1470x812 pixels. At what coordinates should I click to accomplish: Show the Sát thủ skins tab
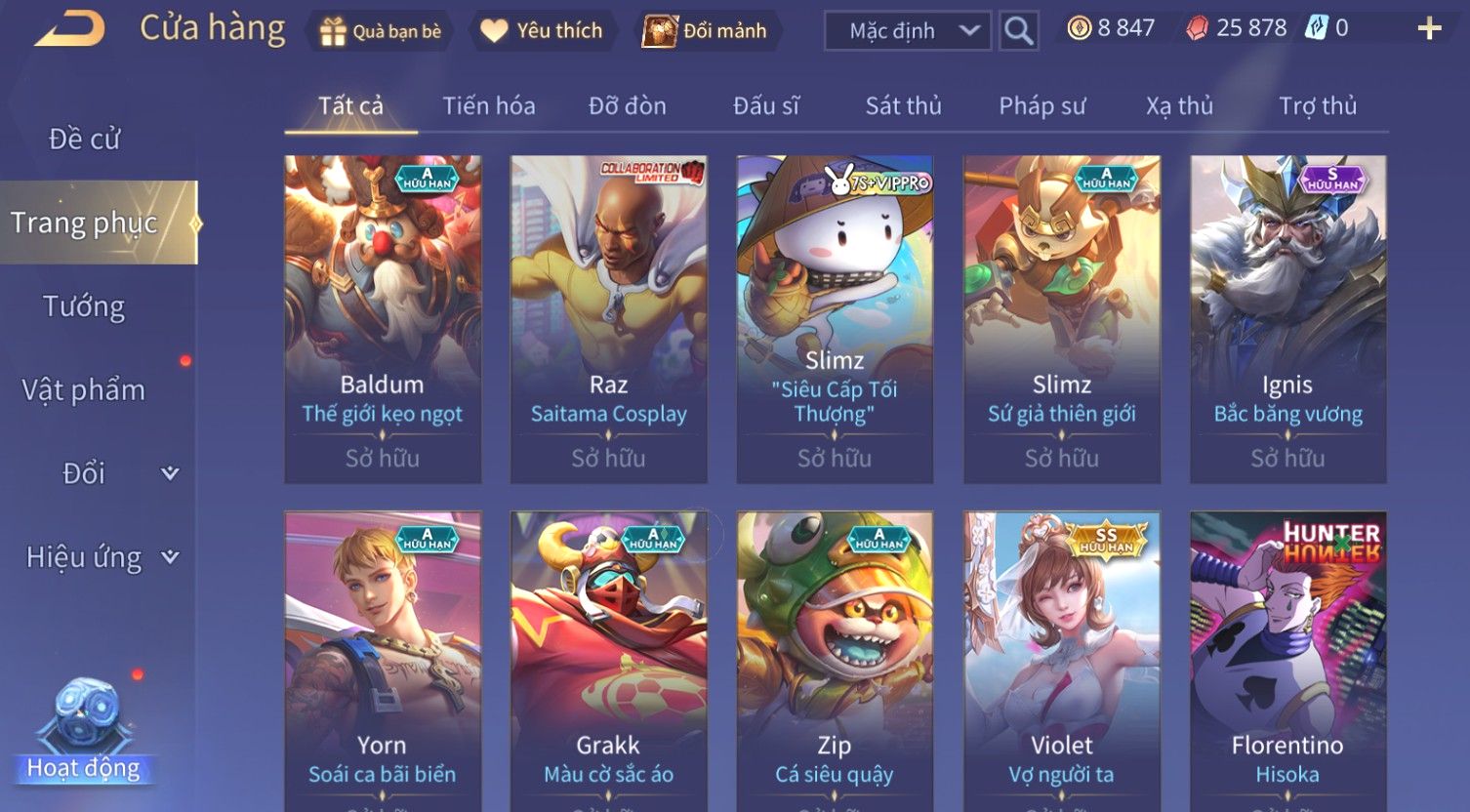903,105
